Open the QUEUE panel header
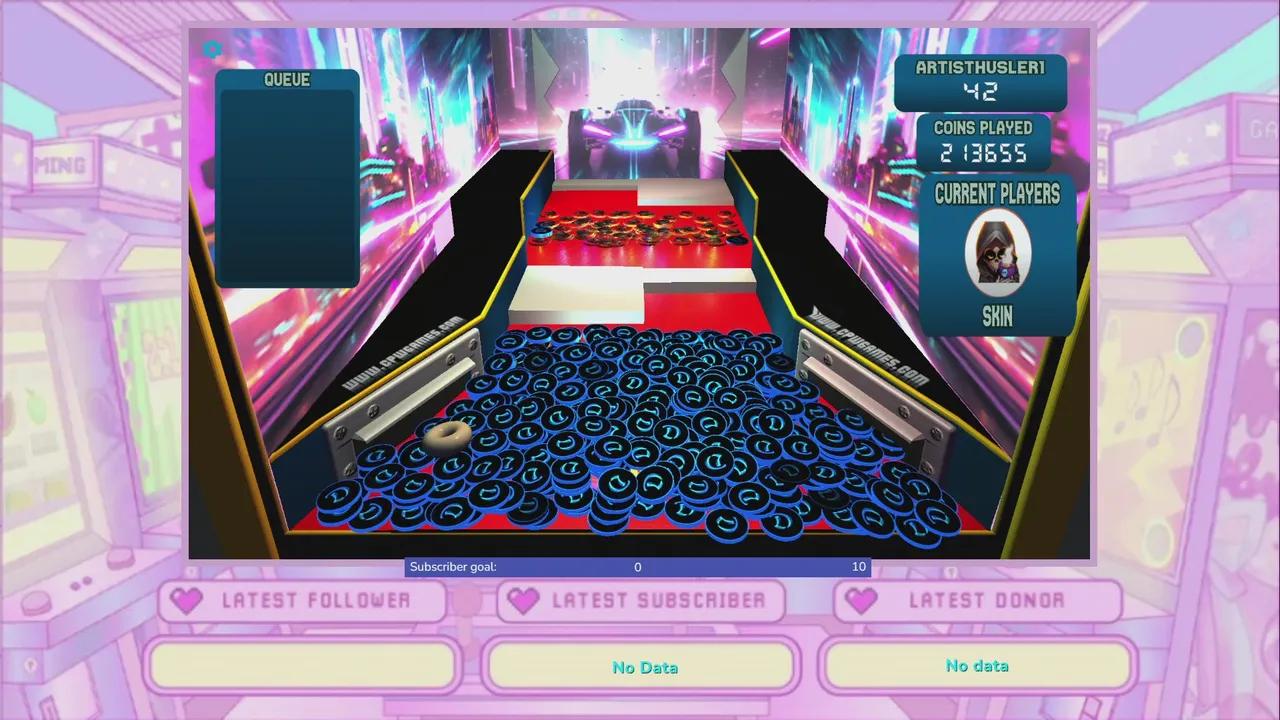1280x720 pixels. 286,80
